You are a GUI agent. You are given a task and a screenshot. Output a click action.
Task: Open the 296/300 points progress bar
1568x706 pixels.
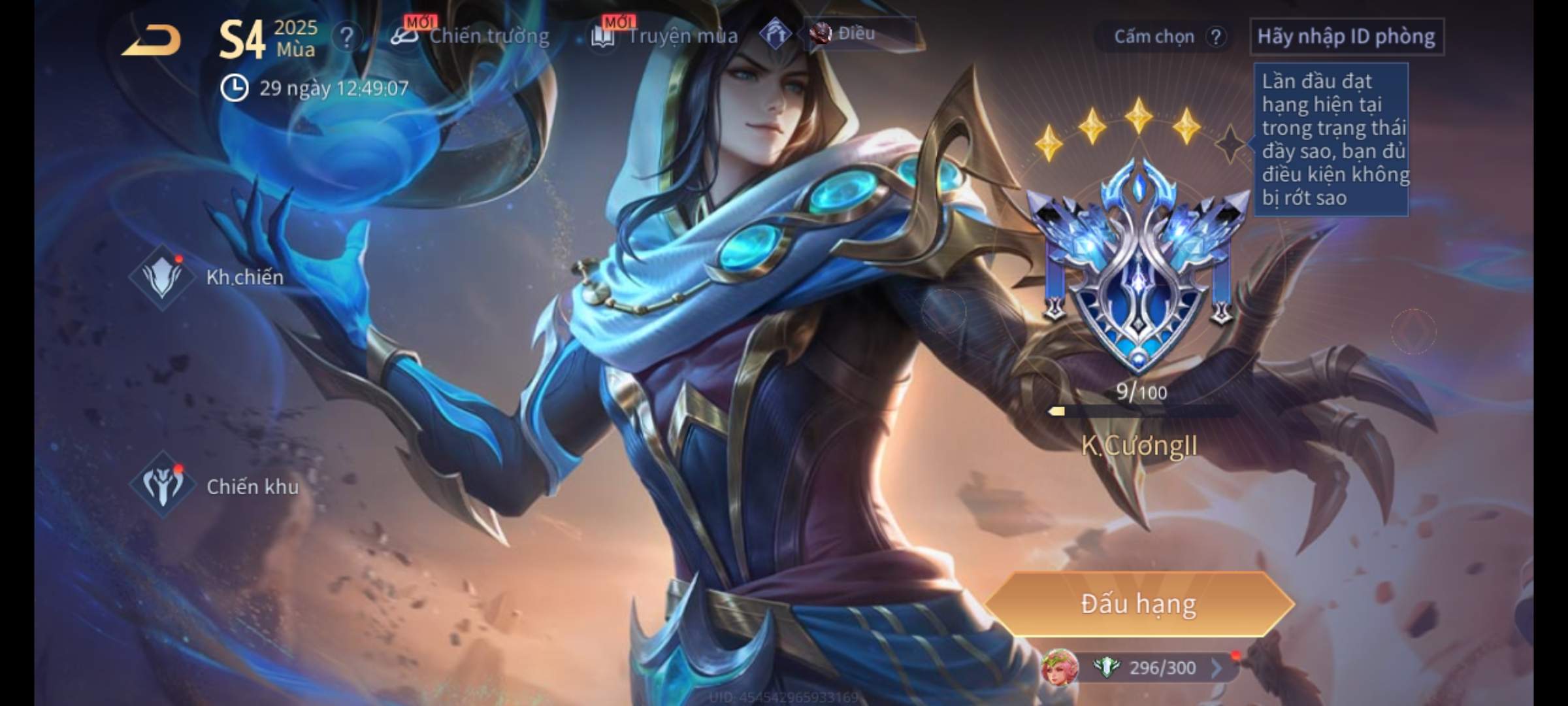1163,668
